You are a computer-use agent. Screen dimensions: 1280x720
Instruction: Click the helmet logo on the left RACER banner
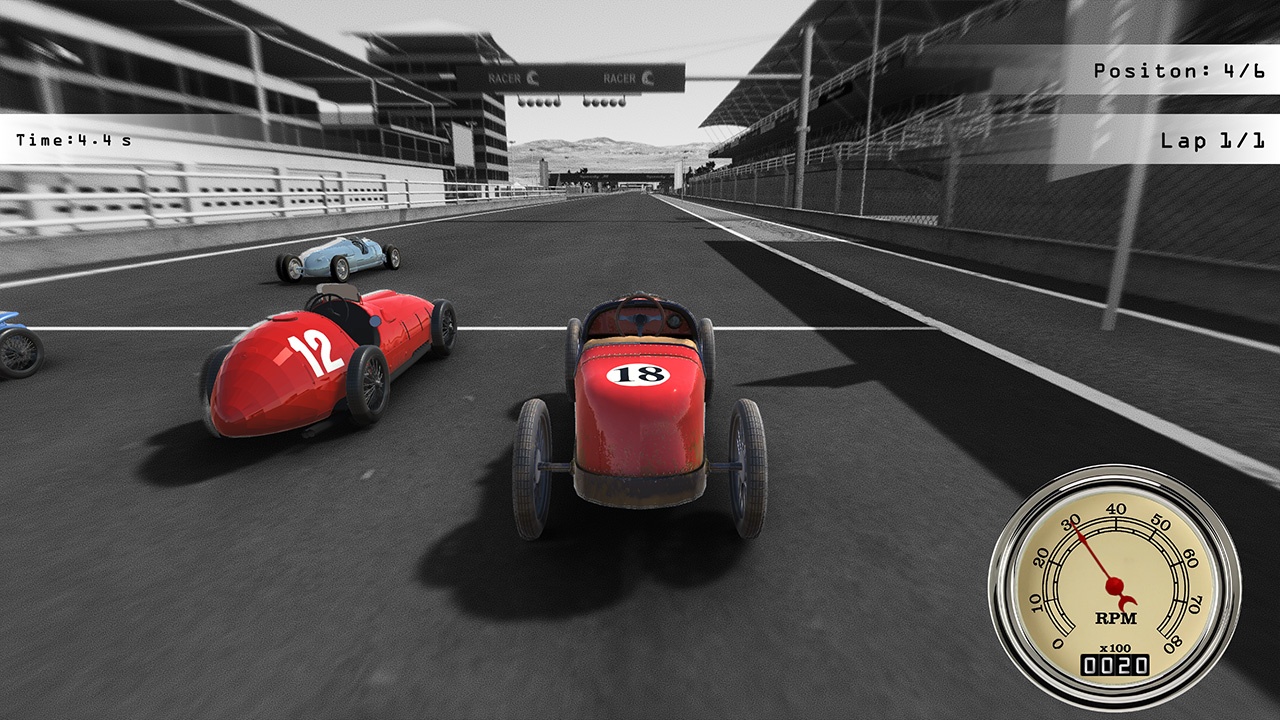(x=533, y=78)
